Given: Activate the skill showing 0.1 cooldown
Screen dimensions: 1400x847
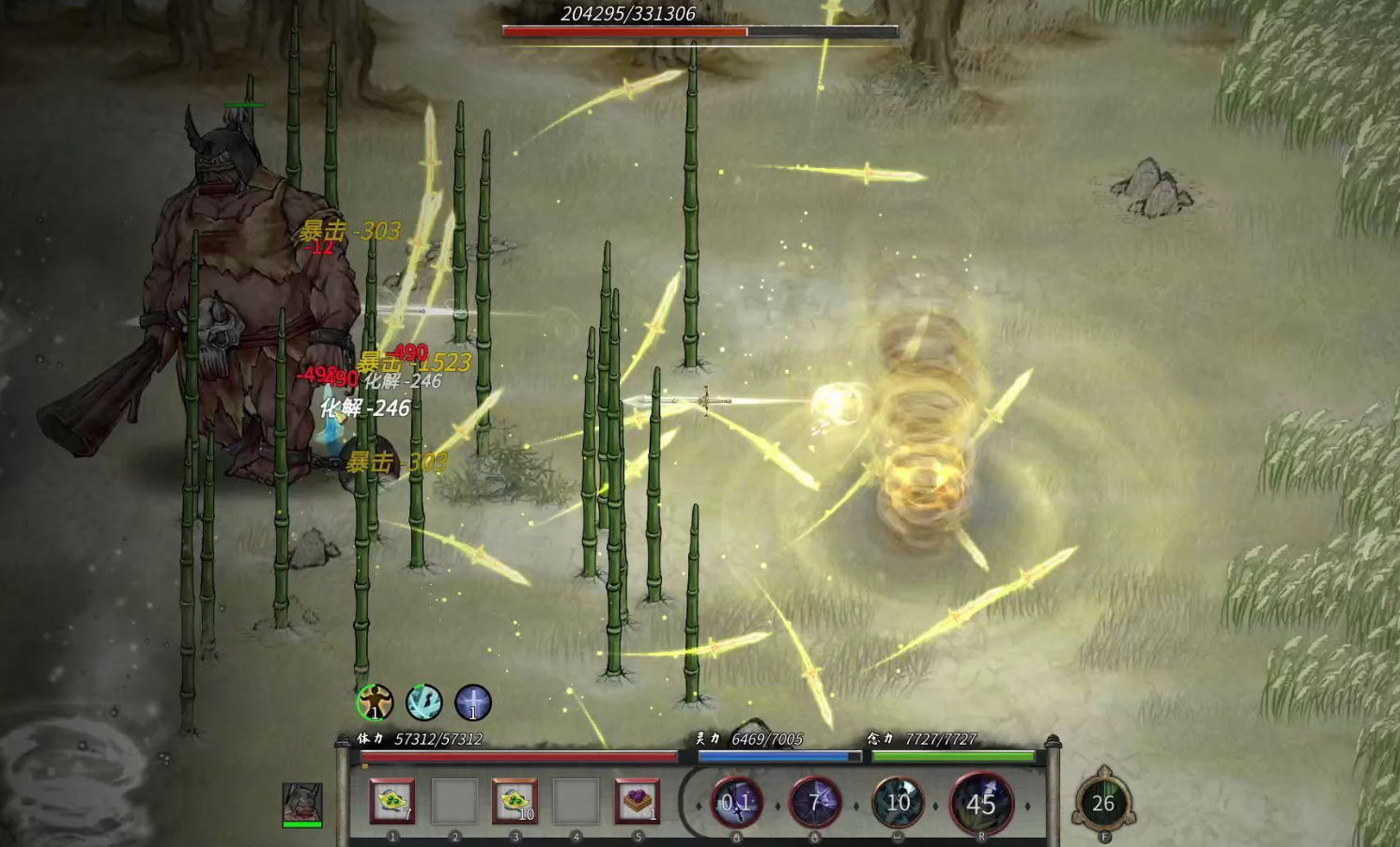Looking at the screenshot, I should pyautogui.click(x=736, y=802).
